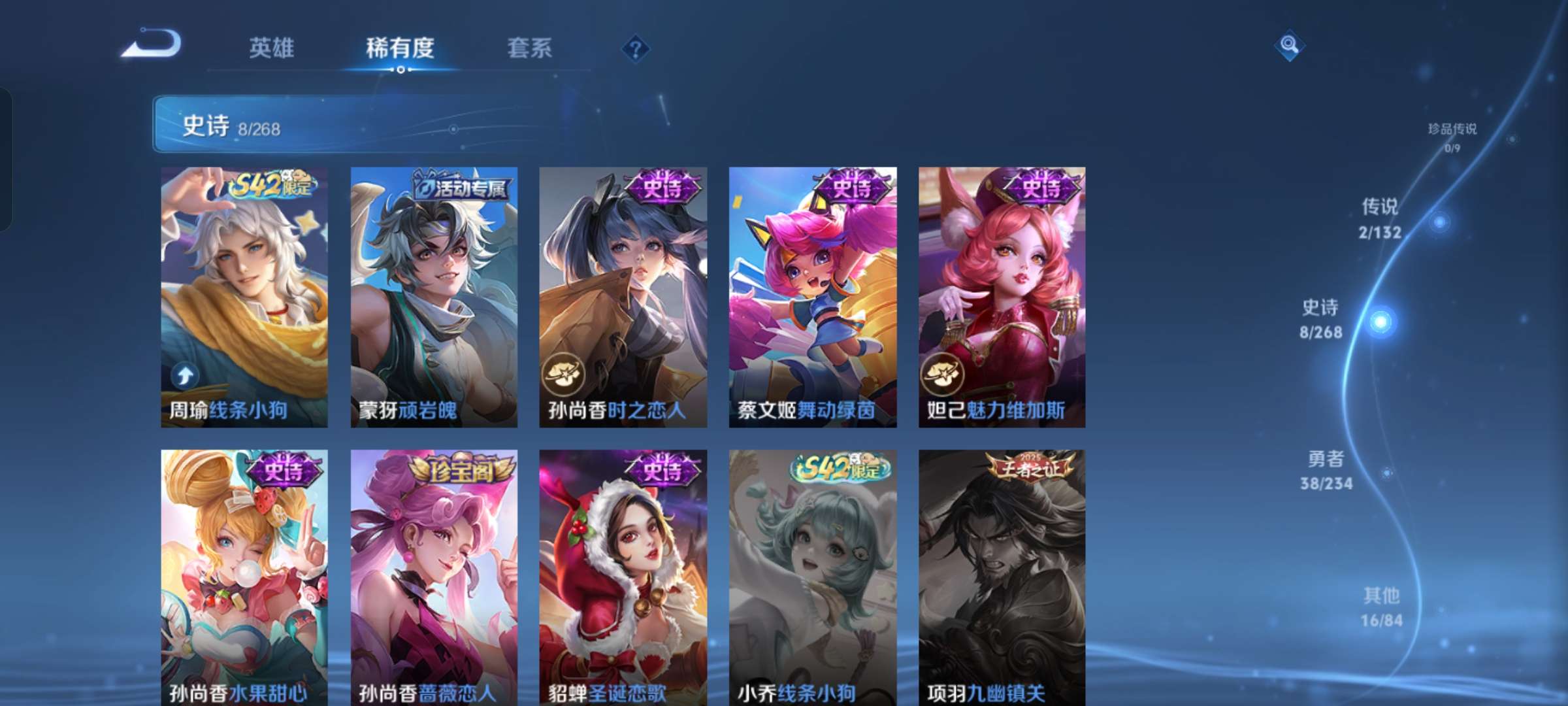
Task: Switch to the 英雄 tab
Action: 271,48
